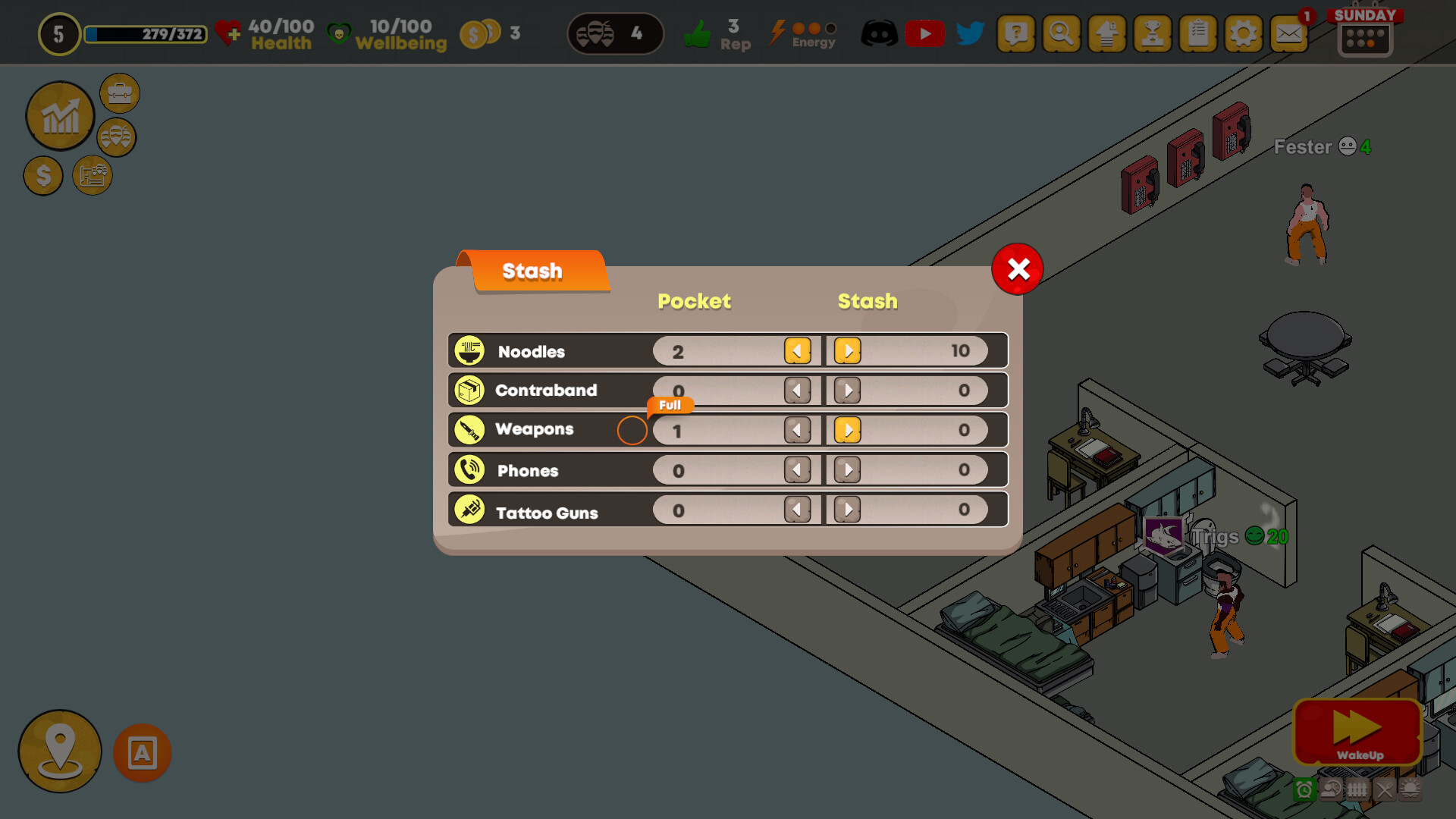Toggle the green alarm clock event icon
This screenshot has height=819, width=1456.
click(1305, 789)
